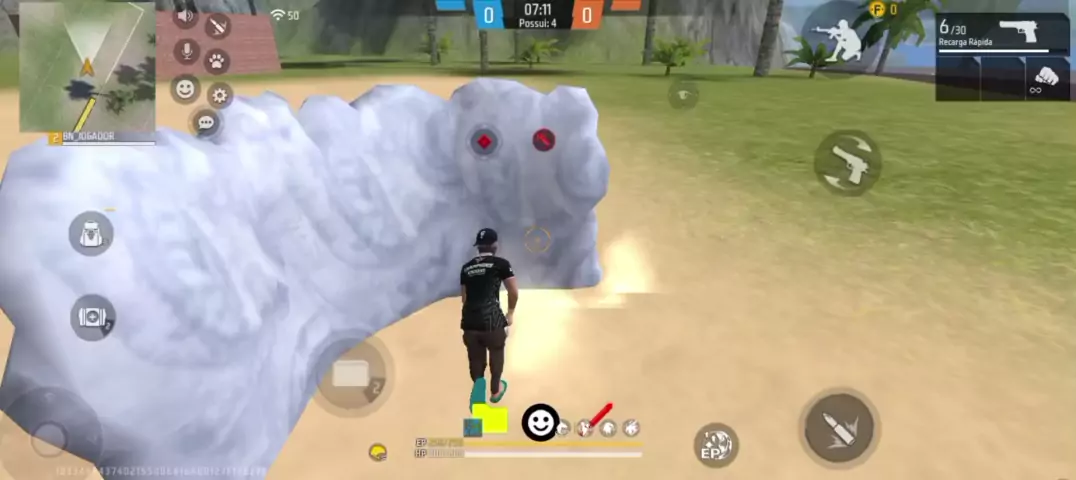
Task: Open the speech bubble chat
Action: [205, 123]
